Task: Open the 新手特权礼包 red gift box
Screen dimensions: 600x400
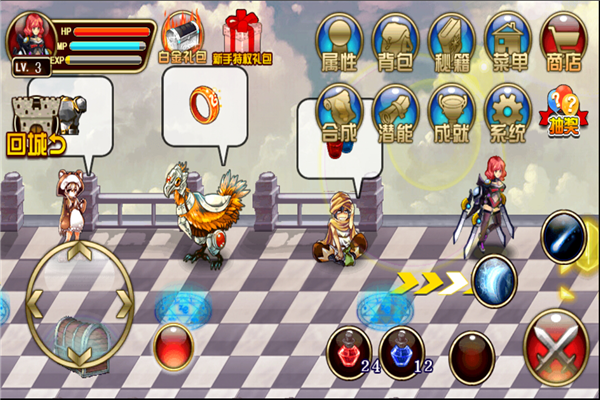Action: [x=242, y=37]
